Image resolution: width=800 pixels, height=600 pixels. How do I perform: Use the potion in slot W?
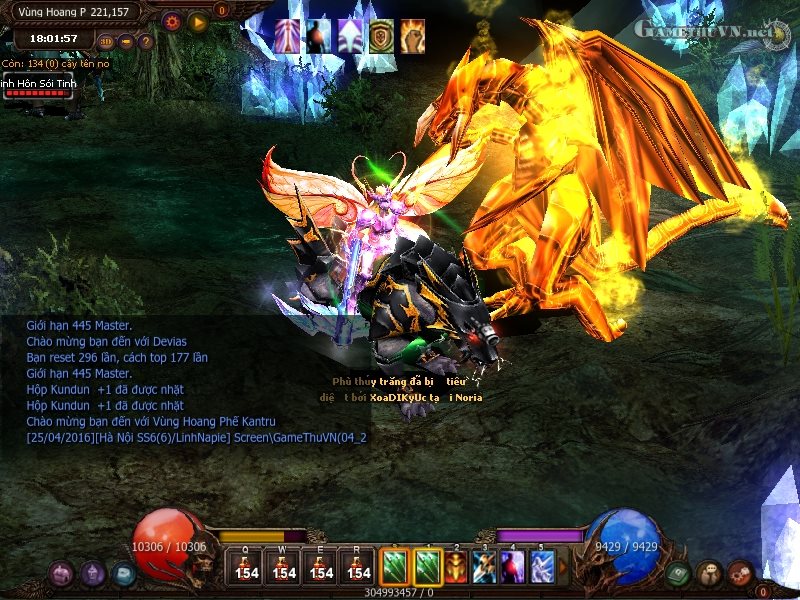285,566
